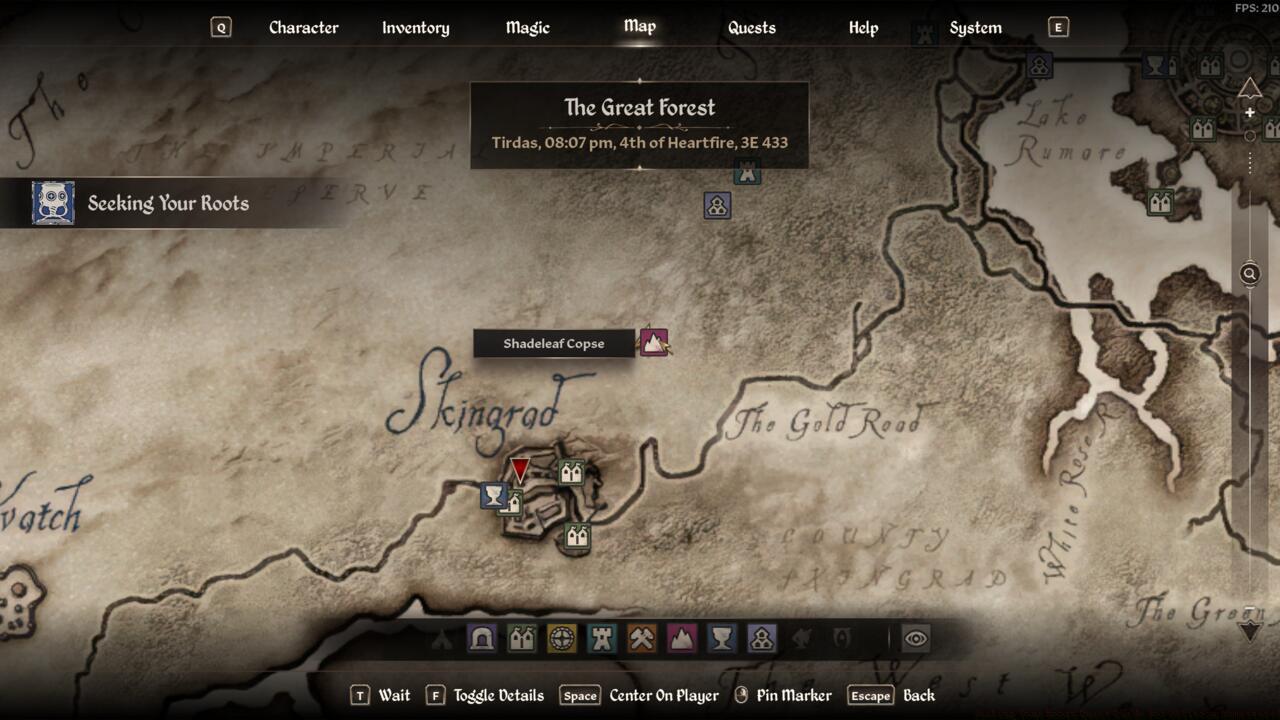Select the mine marker filter icon
The width and height of the screenshot is (1280, 720).
pyautogui.click(x=642, y=637)
